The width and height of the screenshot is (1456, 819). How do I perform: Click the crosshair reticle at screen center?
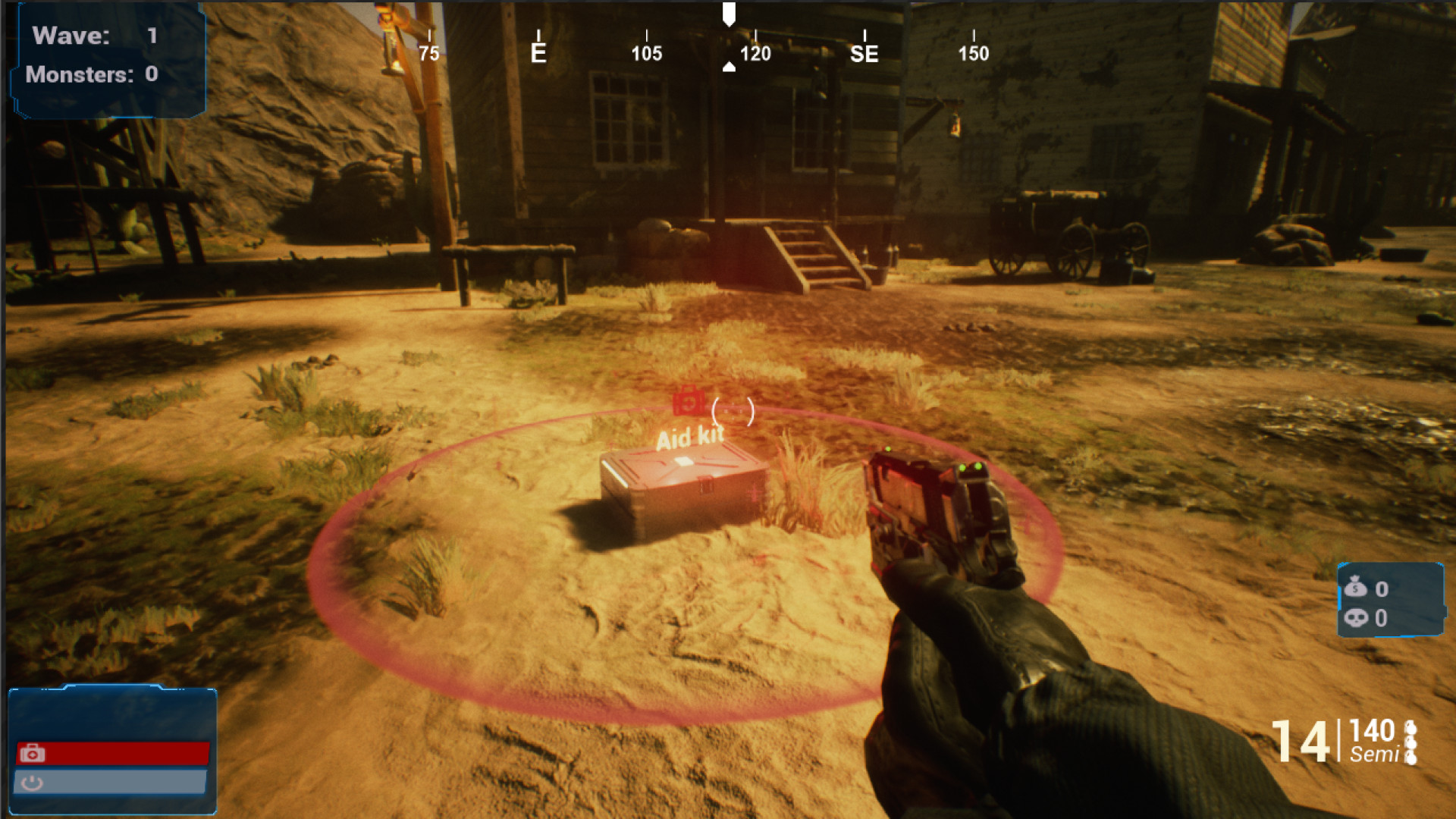pyautogui.click(x=732, y=412)
